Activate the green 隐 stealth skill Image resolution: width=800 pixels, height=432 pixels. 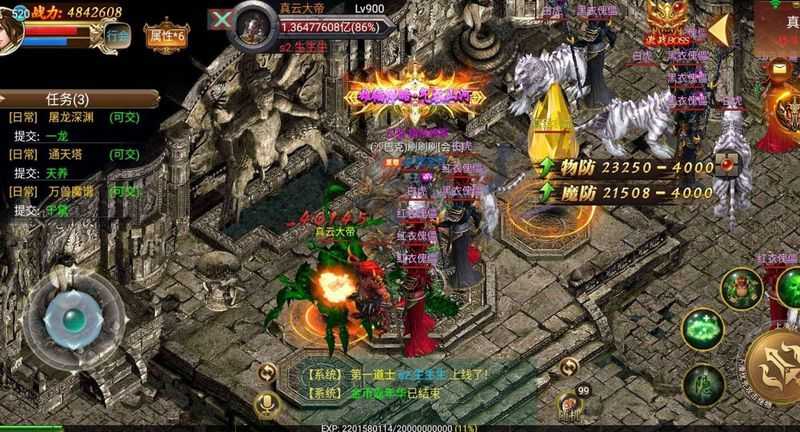tap(707, 386)
